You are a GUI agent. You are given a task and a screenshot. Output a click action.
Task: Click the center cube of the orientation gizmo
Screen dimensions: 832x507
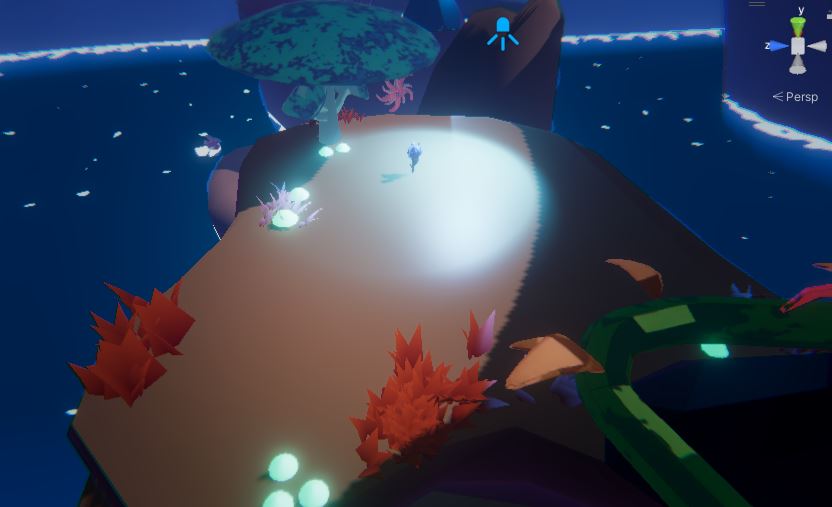click(798, 46)
